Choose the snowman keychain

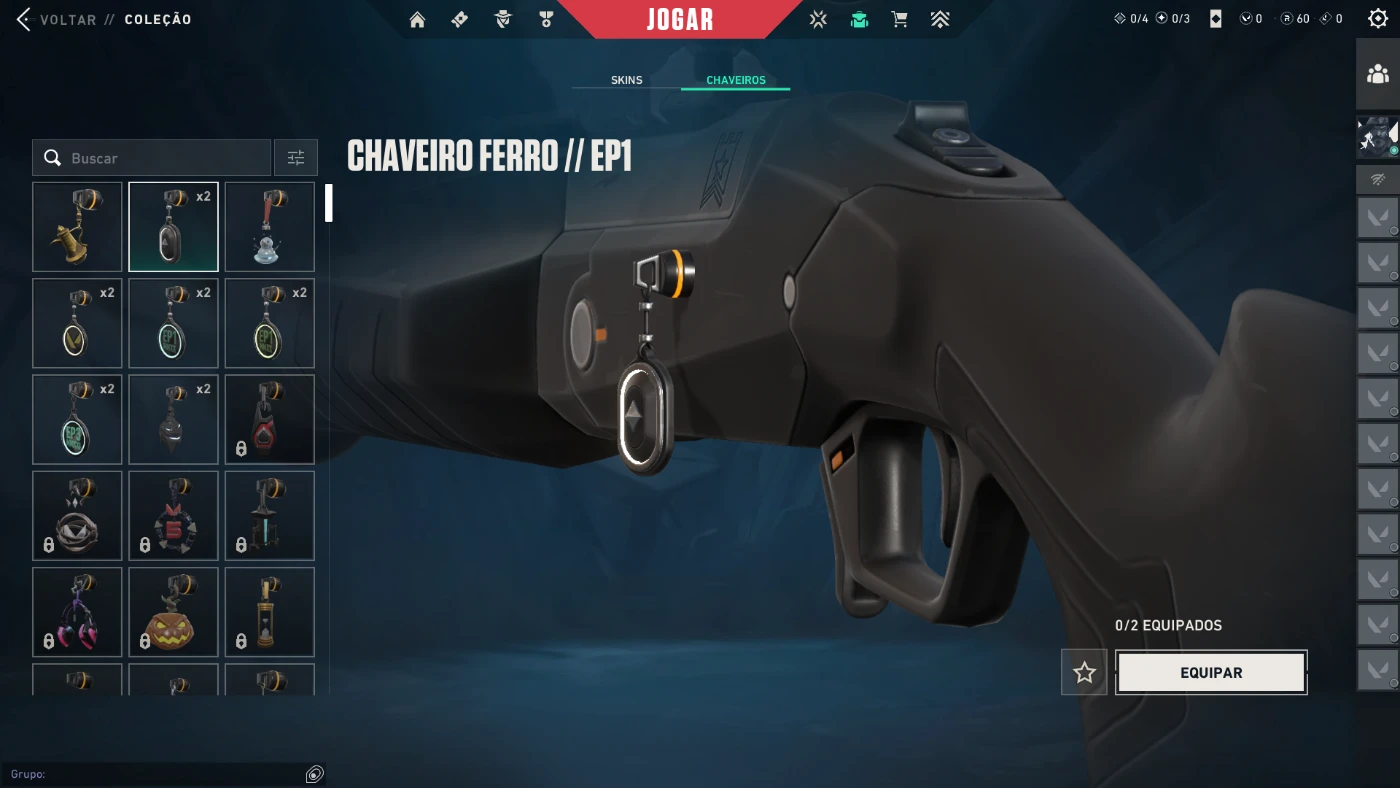(270, 227)
